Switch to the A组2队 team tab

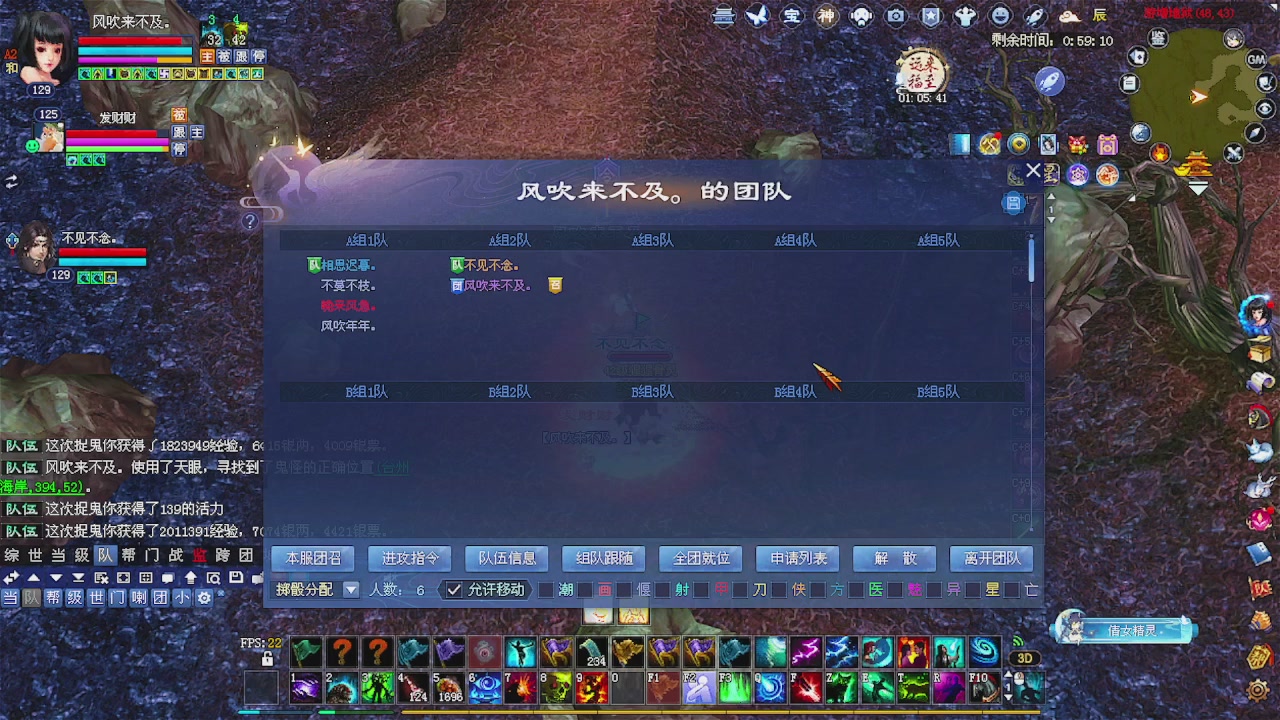coord(509,240)
